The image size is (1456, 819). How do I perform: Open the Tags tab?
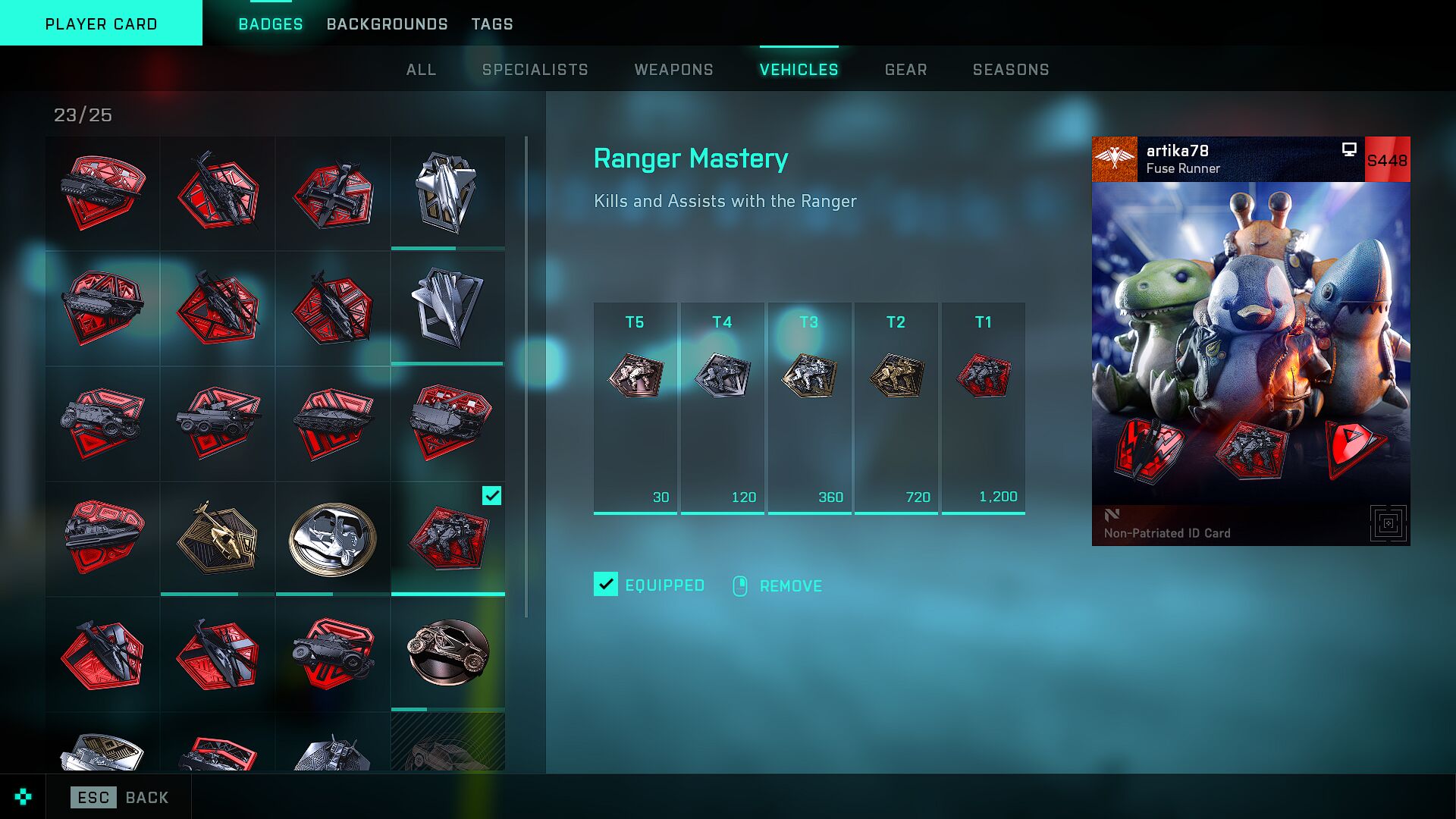492,24
